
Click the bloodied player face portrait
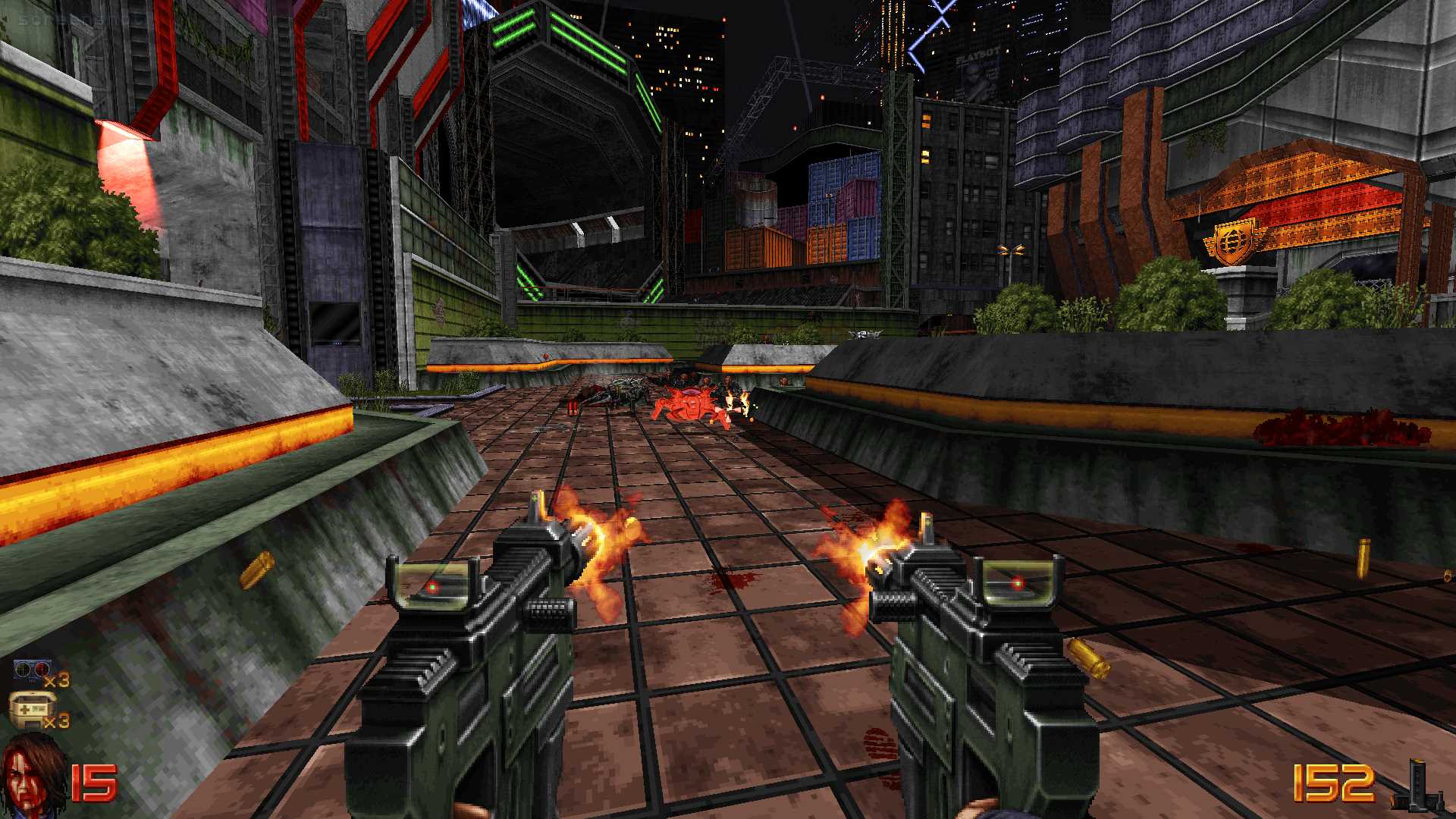tap(33, 775)
